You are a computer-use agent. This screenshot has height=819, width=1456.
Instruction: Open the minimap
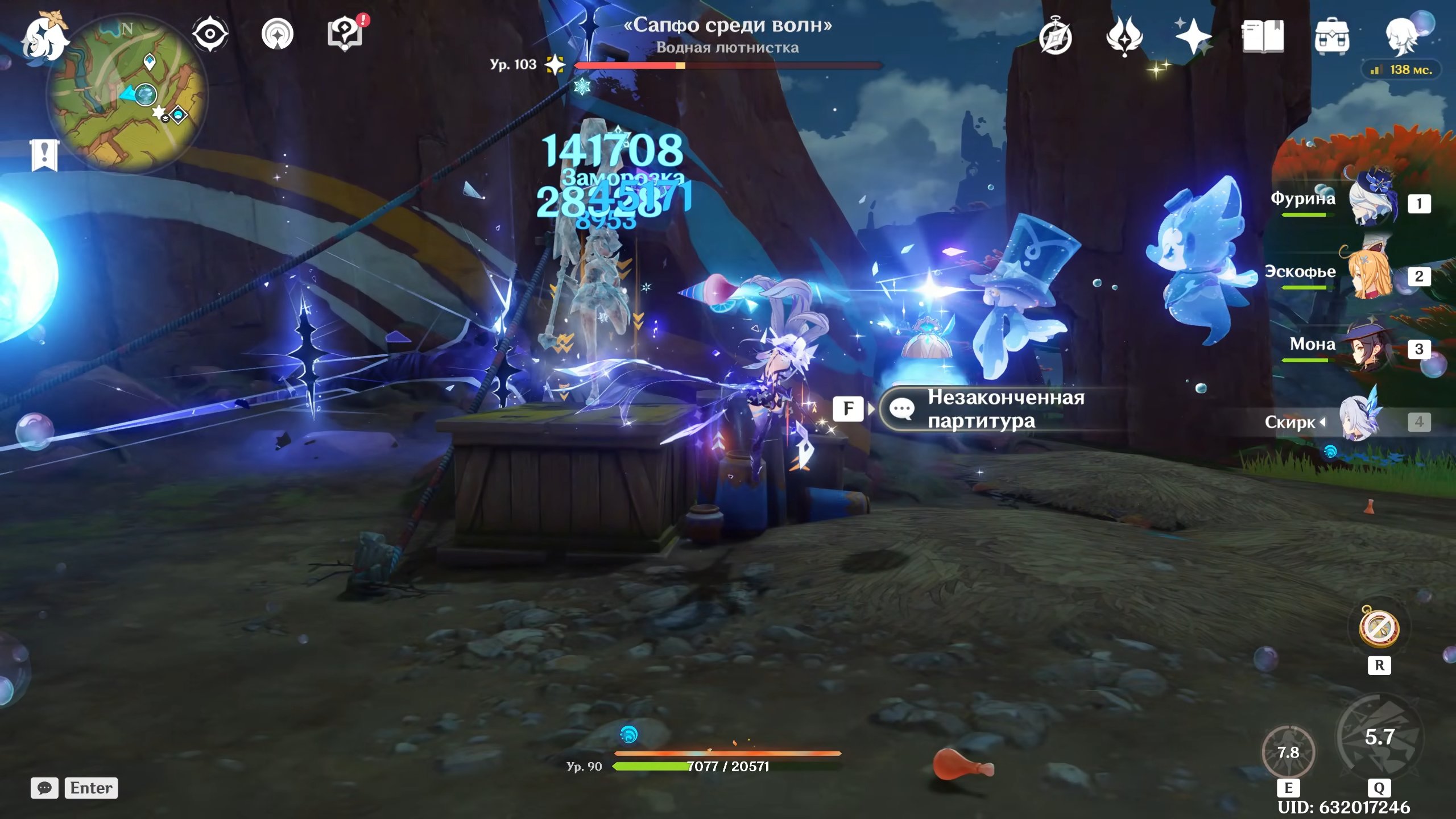click(129, 94)
